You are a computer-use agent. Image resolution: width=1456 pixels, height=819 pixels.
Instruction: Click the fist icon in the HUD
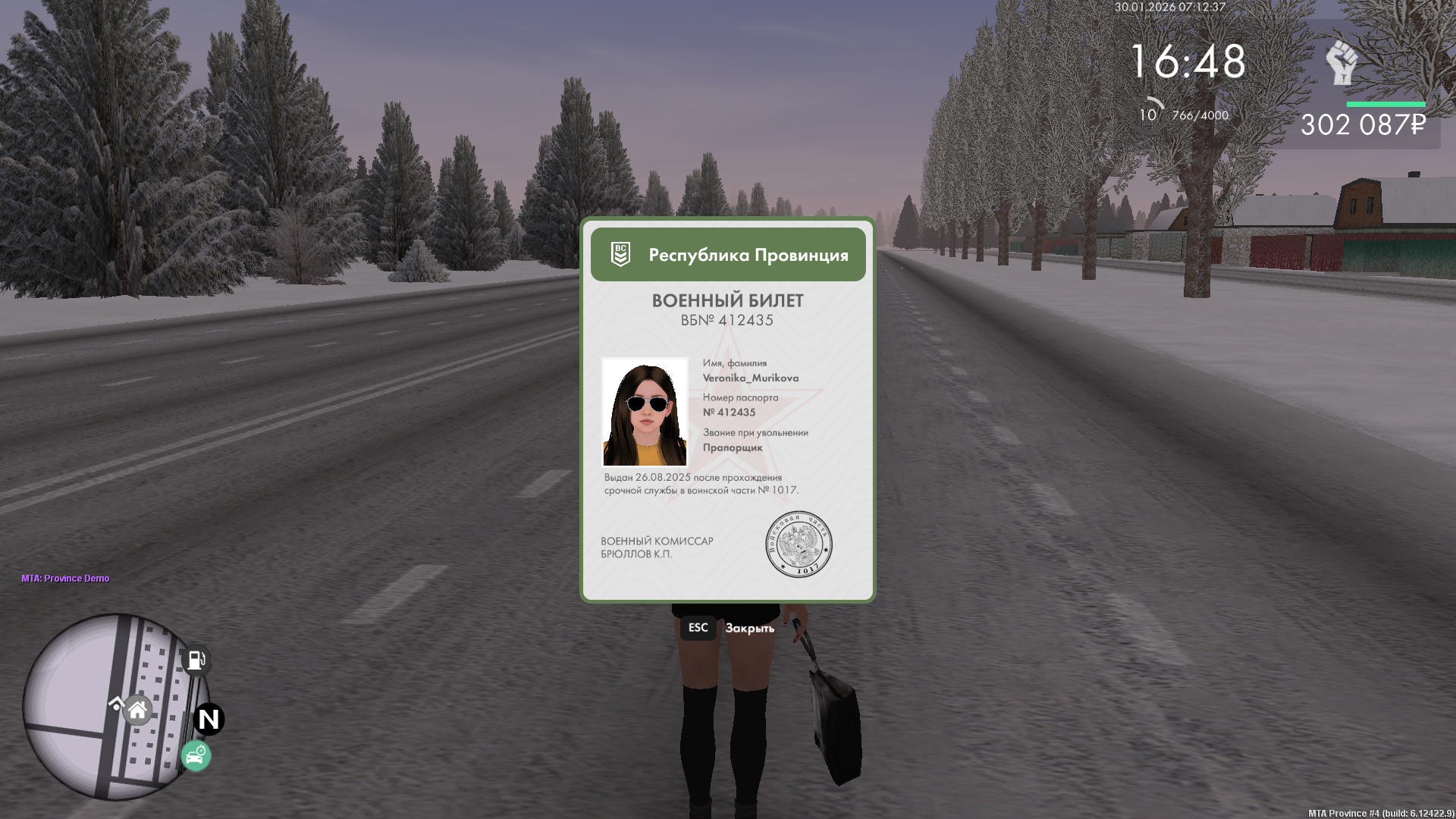(1341, 62)
